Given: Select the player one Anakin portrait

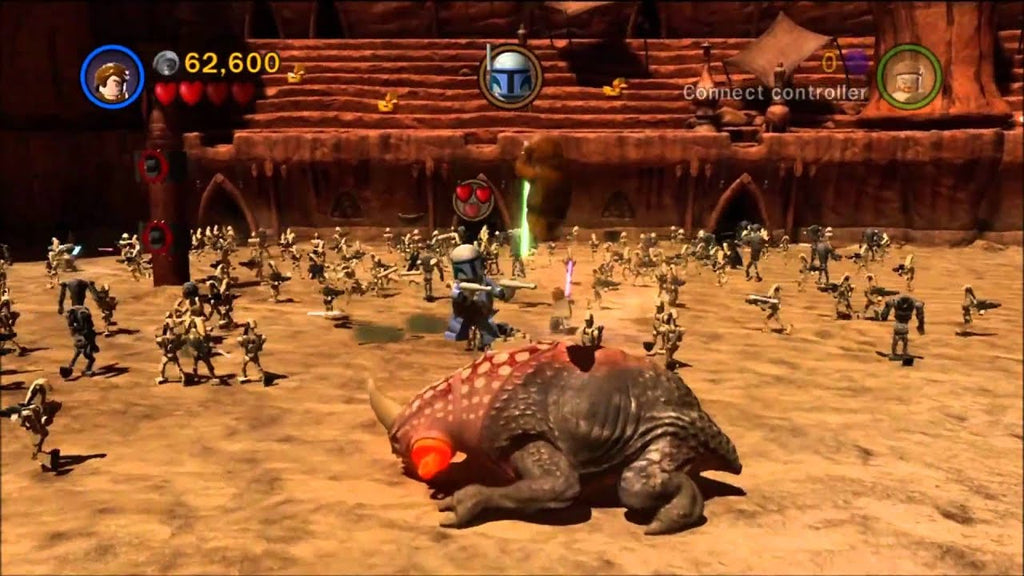Looking at the screenshot, I should pos(112,77).
